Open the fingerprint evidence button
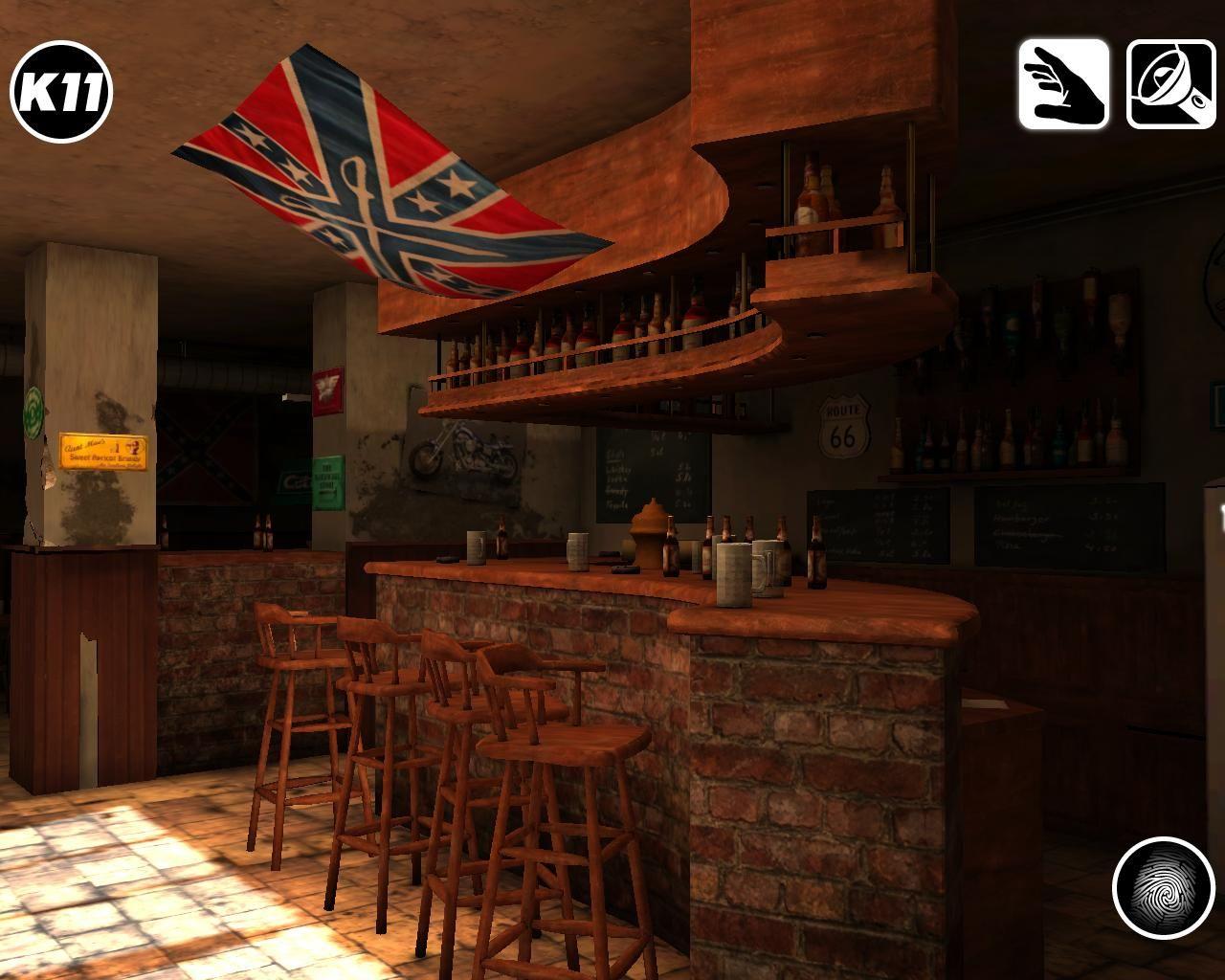Viewport: 1225px width, 980px height. [x=1163, y=887]
